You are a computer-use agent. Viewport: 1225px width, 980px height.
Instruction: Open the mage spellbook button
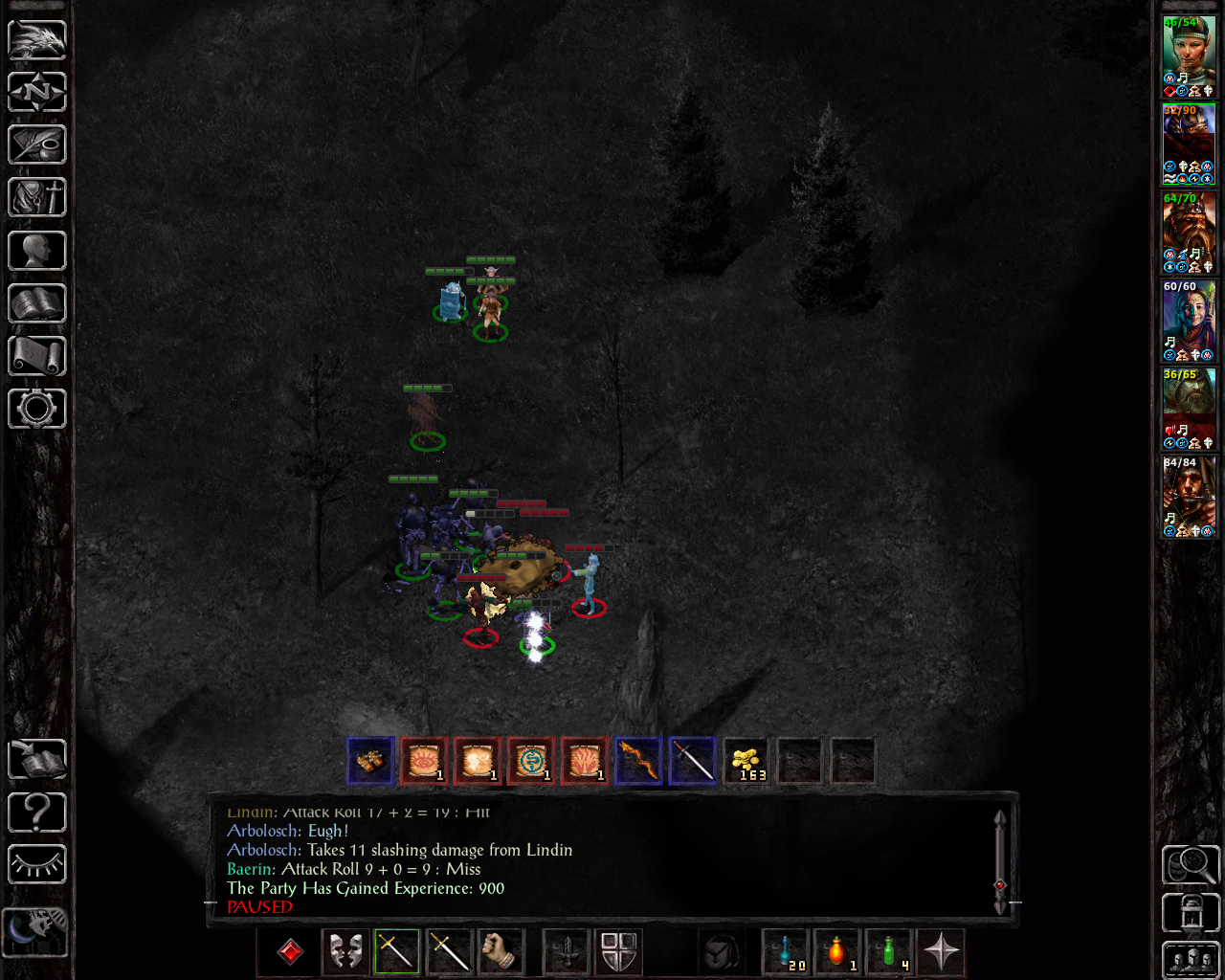(x=37, y=303)
